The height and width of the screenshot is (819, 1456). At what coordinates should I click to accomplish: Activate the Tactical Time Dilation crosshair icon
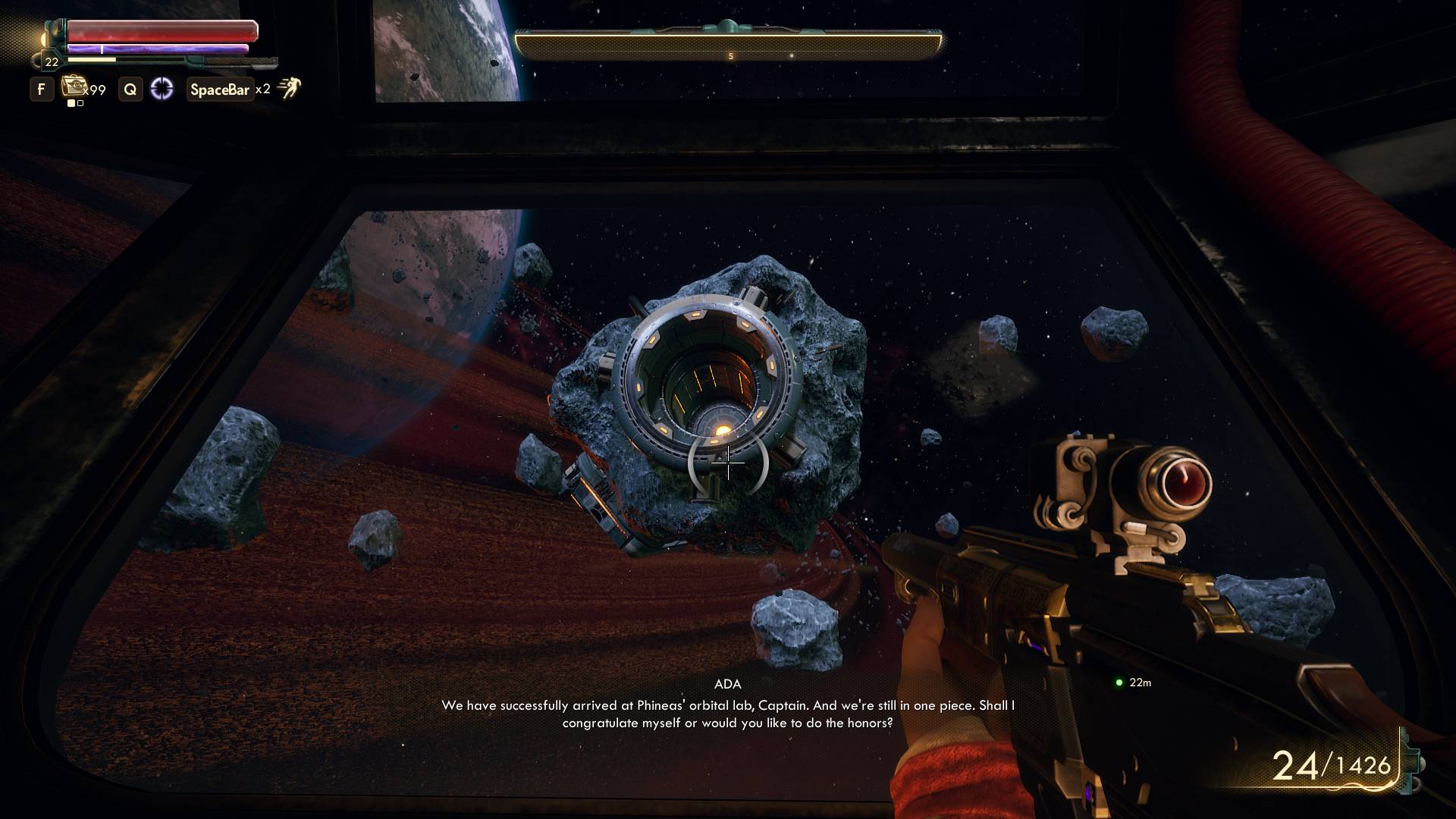pyautogui.click(x=162, y=89)
